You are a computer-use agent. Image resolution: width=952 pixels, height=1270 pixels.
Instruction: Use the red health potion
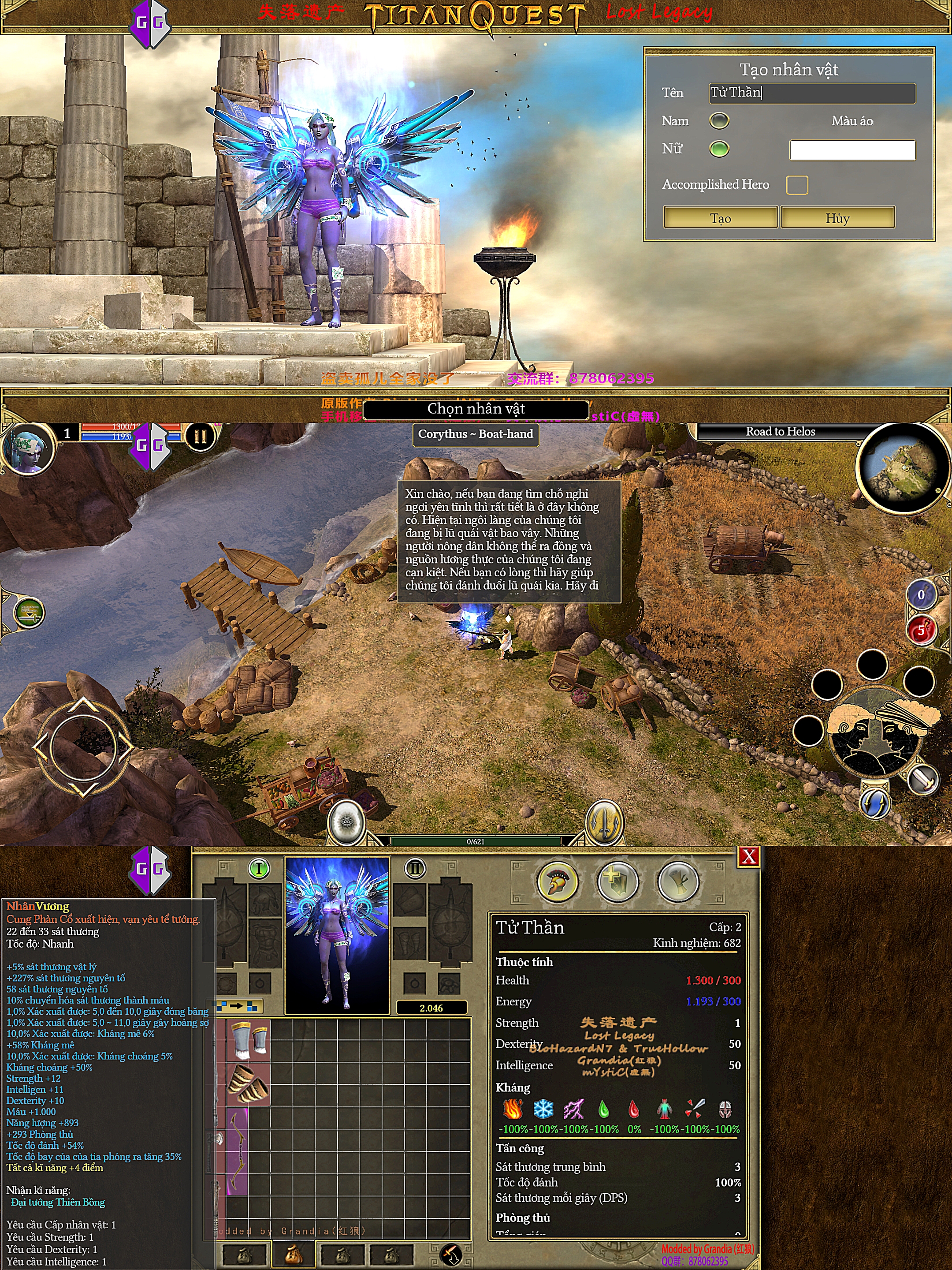920,631
